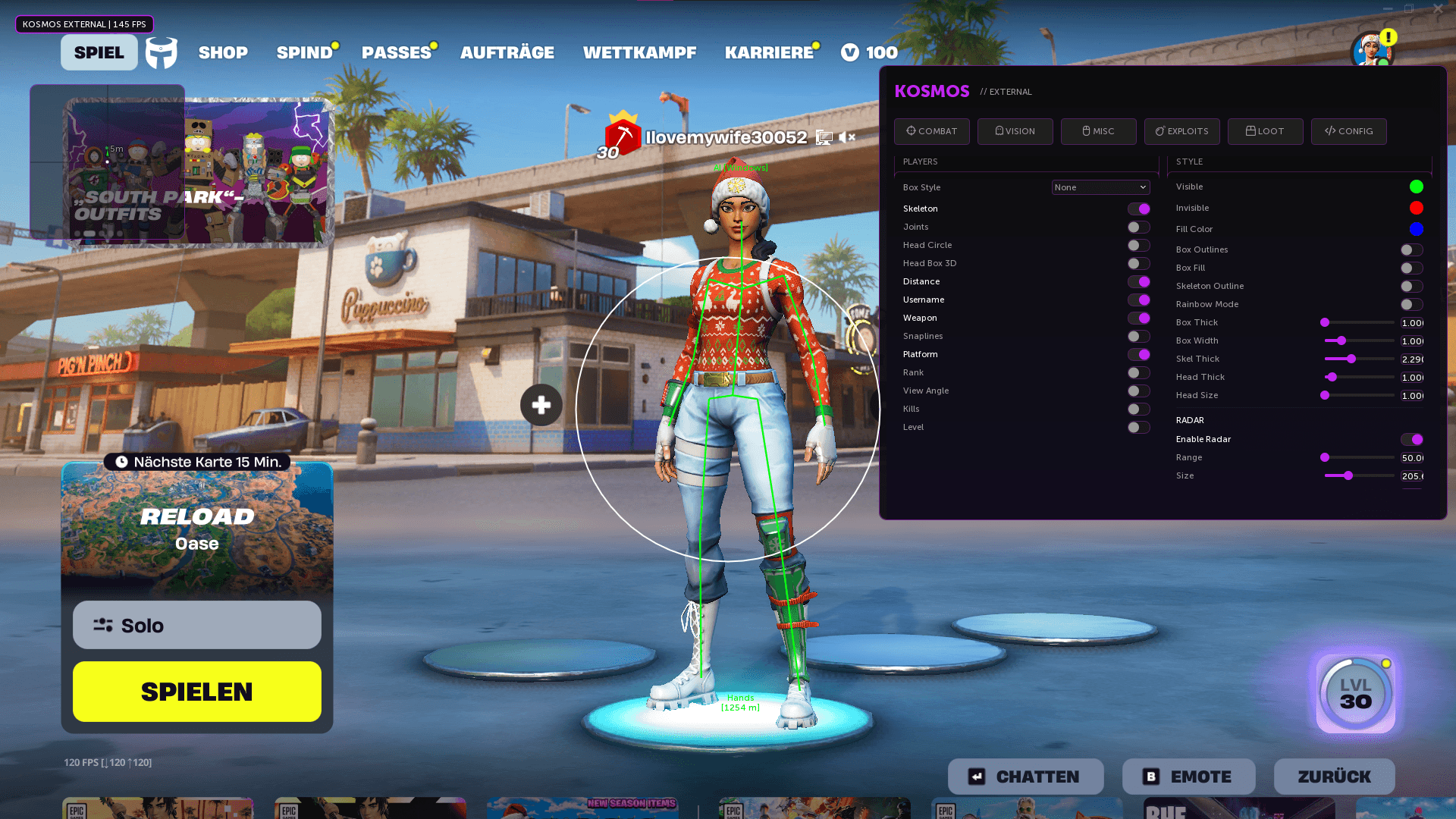
Task: Adjust the Skel Thick slider
Action: (1352, 359)
